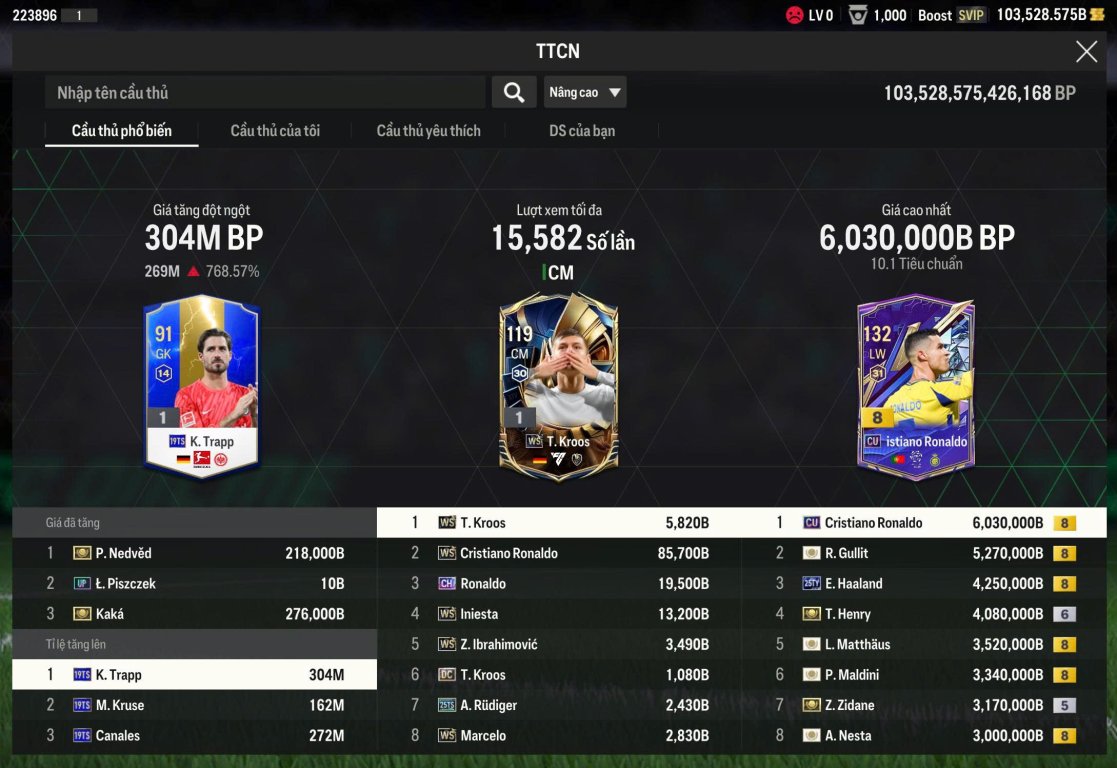Open the Iniesta row in most viewed

coord(559,614)
